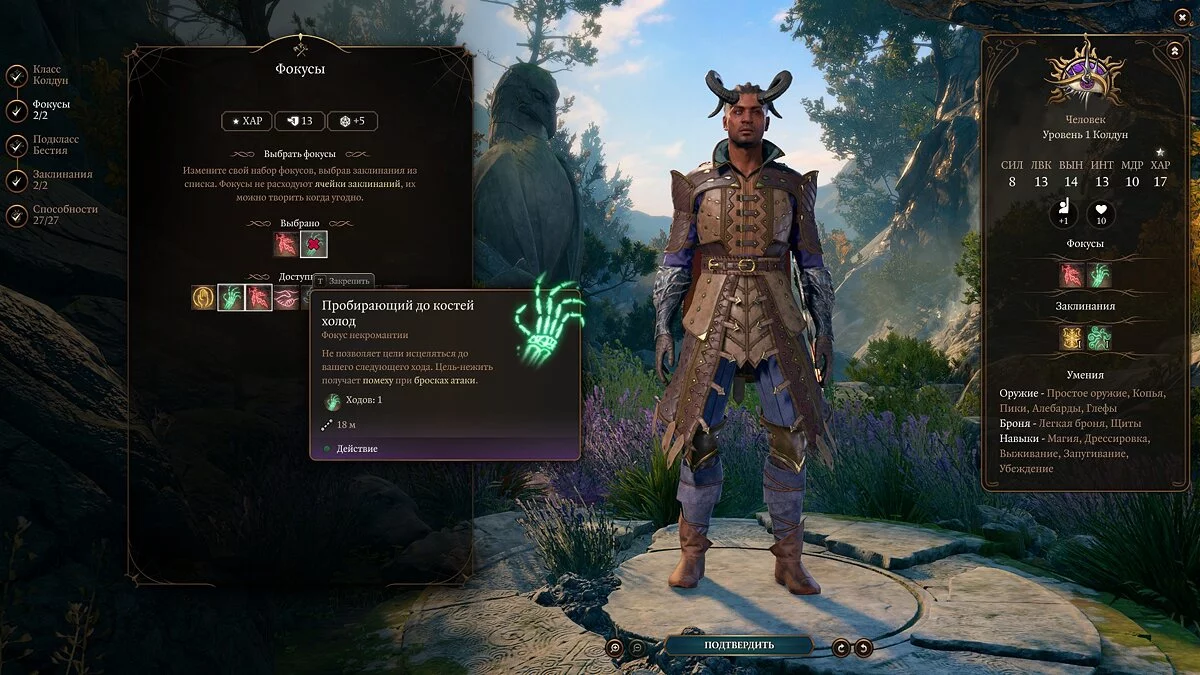Switch to the Фокусы step

(x=17, y=110)
